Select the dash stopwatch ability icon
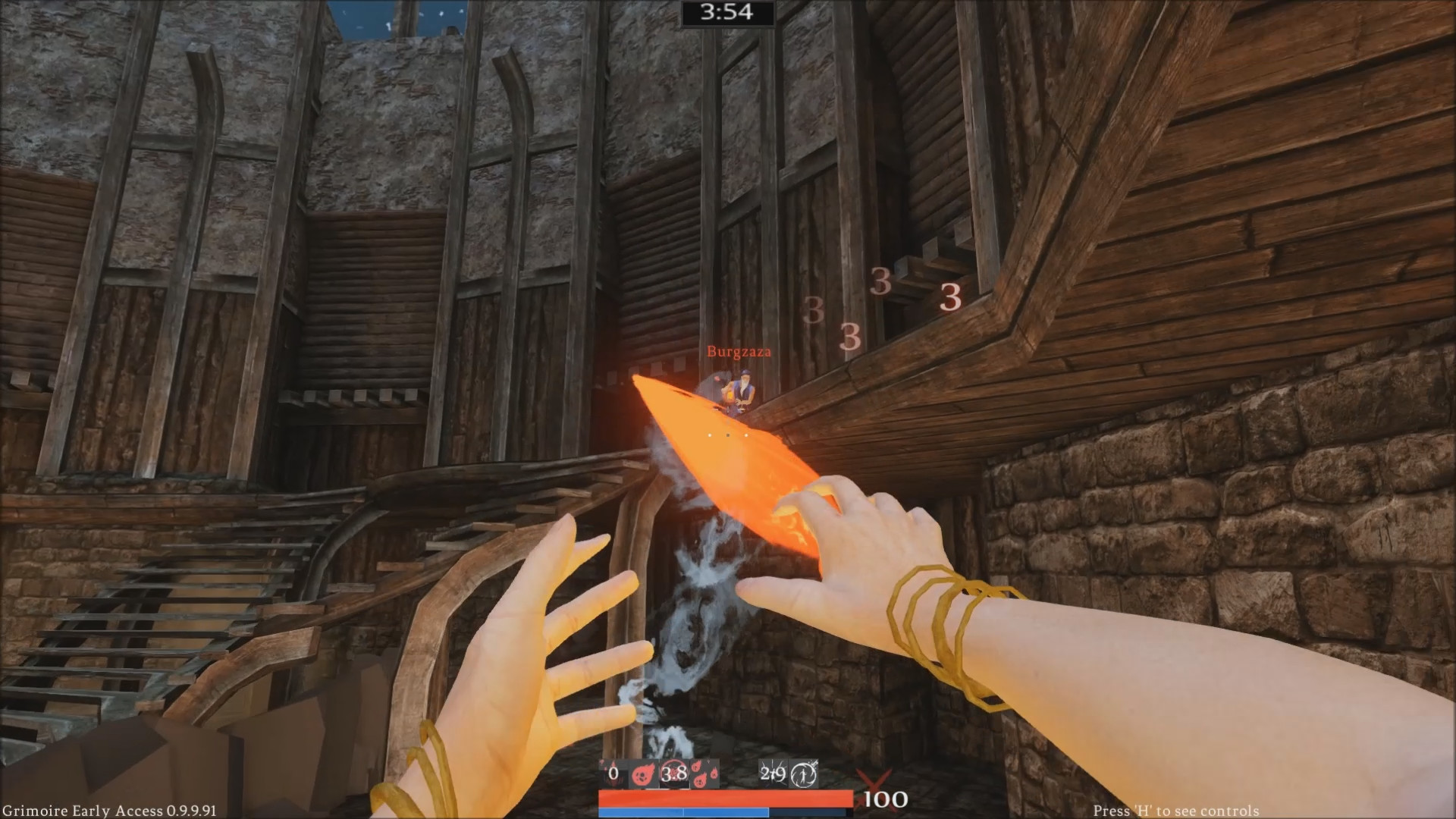 click(x=802, y=772)
